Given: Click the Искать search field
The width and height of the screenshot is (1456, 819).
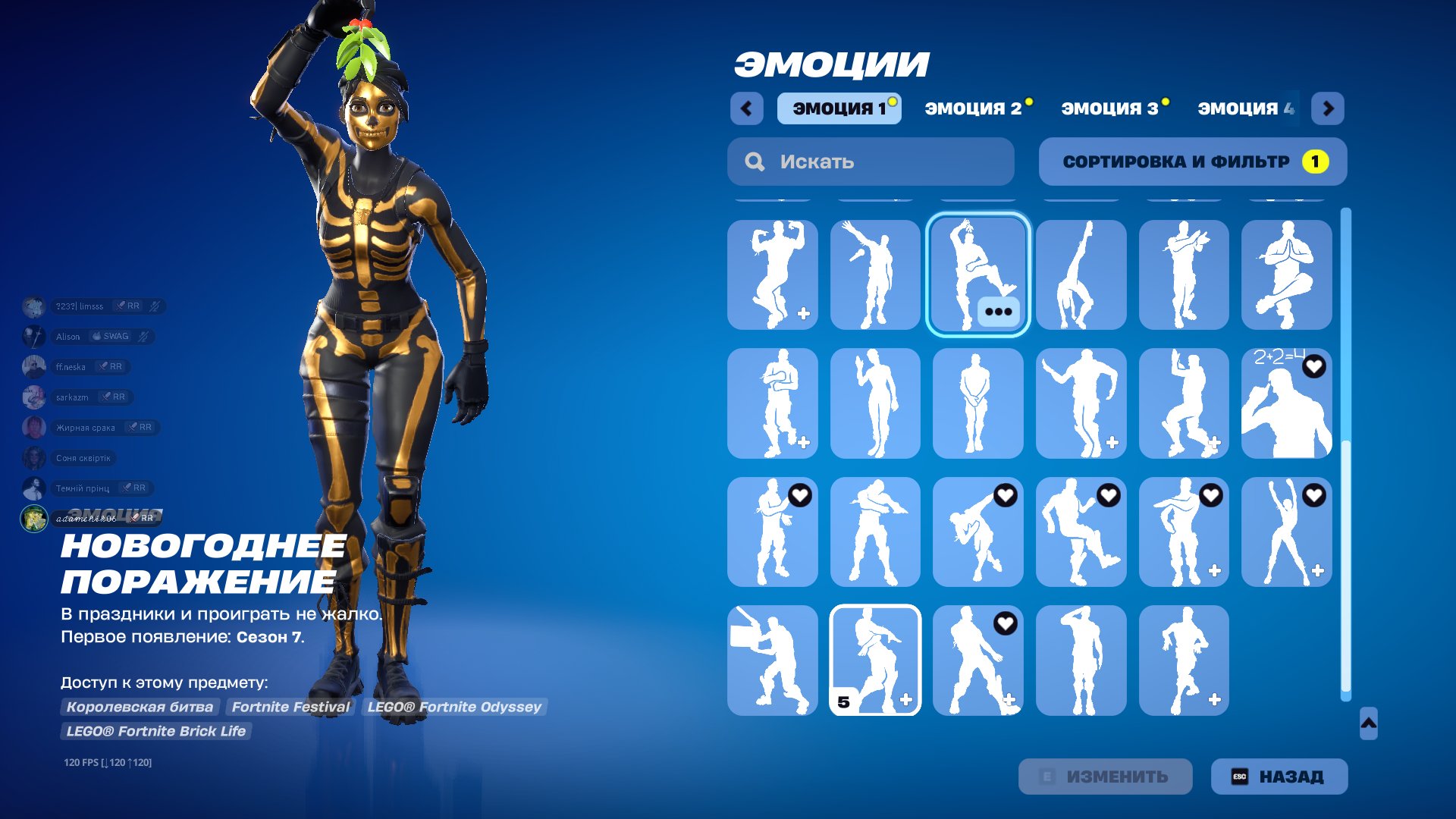Looking at the screenshot, I should coord(871,162).
